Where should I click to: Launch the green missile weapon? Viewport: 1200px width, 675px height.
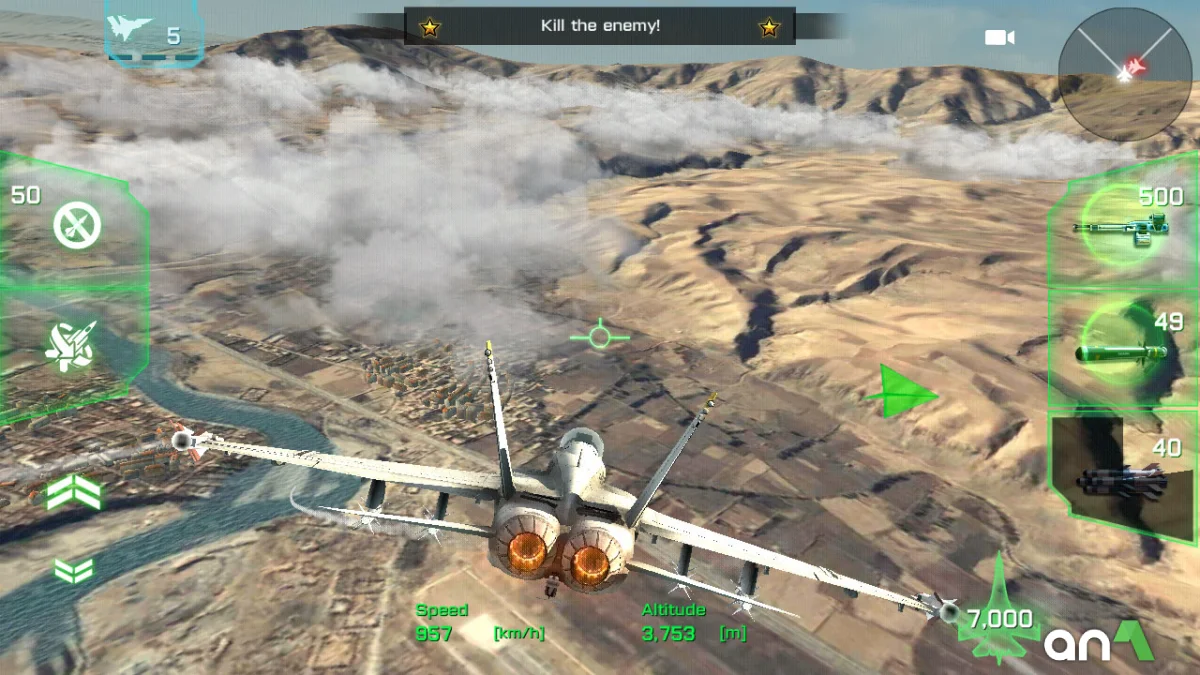pos(1120,350)
